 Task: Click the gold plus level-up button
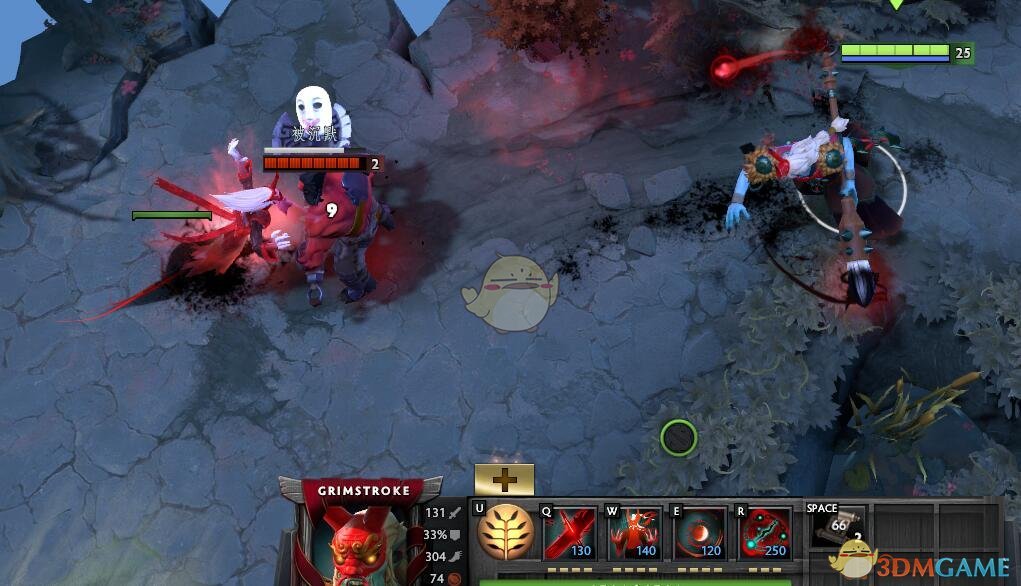pos(504,479)
